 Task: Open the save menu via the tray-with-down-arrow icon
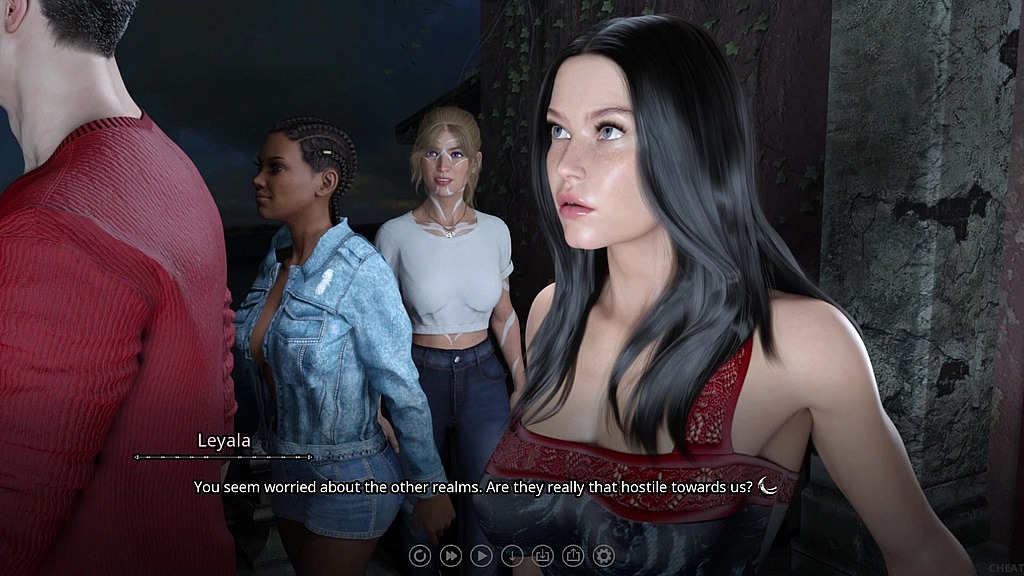click(542, 555)
